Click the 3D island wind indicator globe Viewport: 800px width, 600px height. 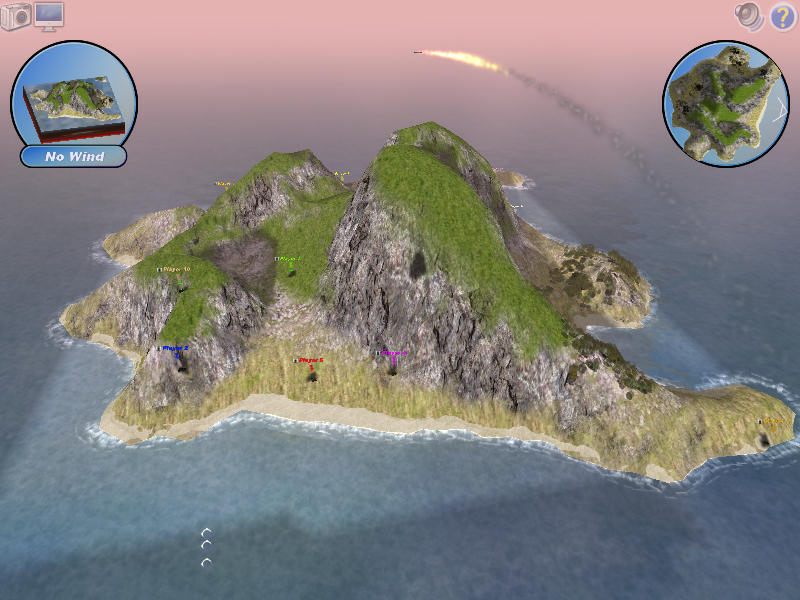tap(74, 95)
